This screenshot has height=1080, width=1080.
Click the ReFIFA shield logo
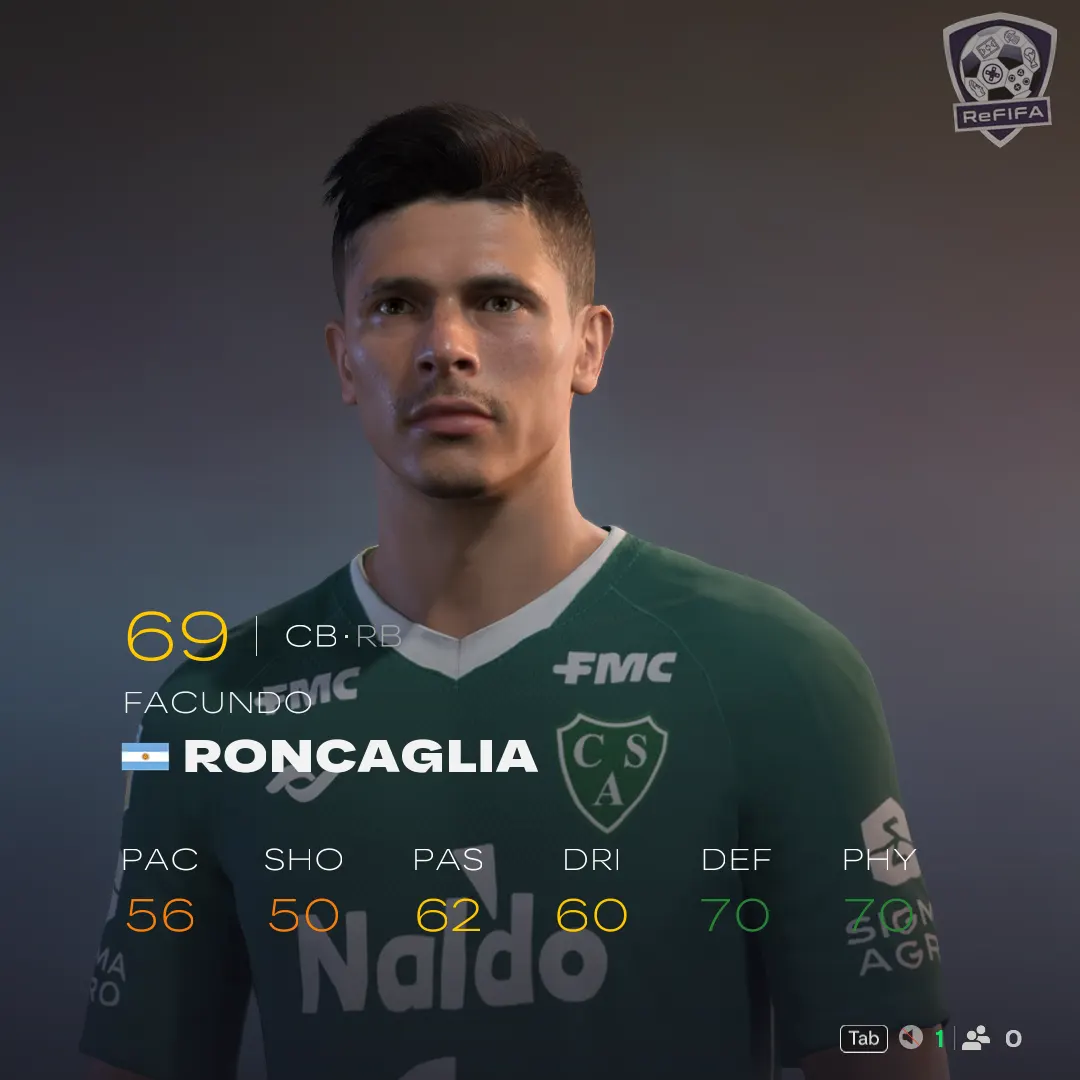coord(999,78)
